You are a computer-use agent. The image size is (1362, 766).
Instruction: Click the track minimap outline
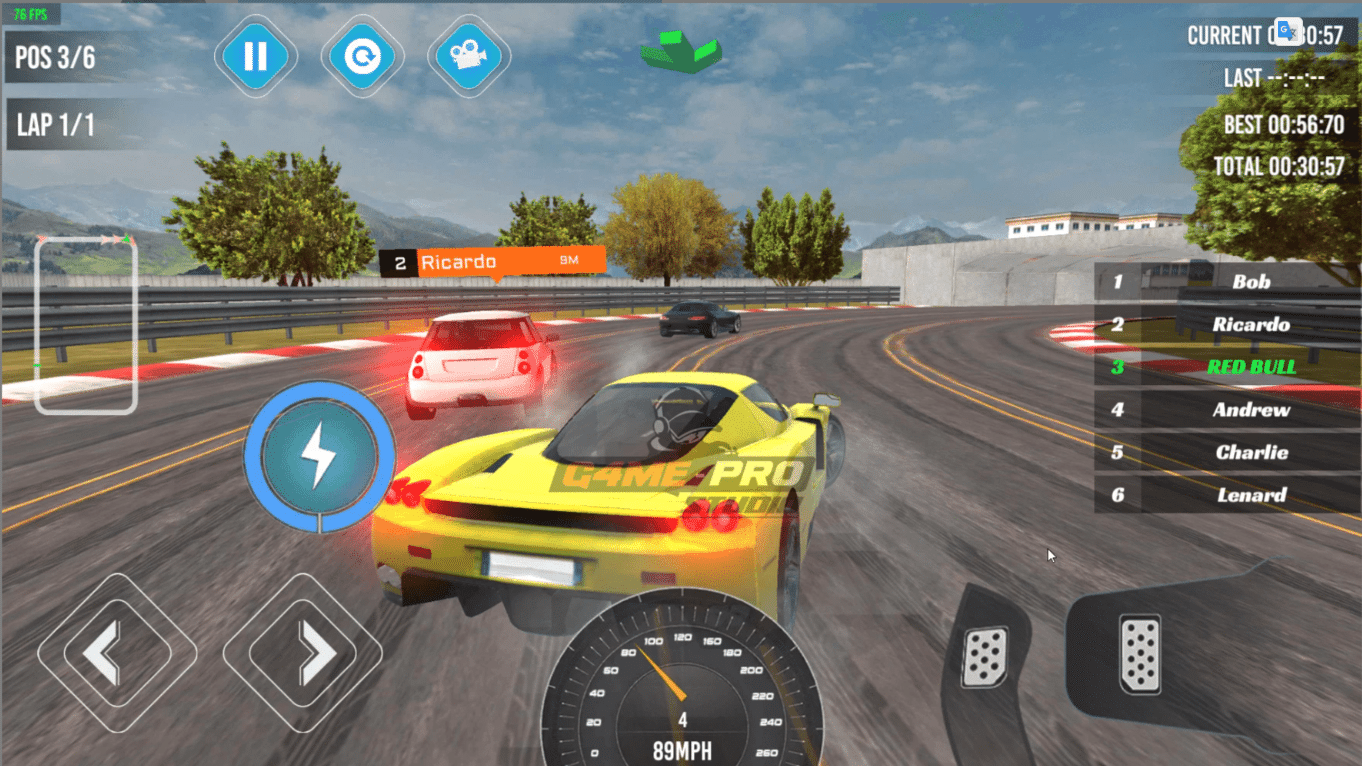point(86,325)
